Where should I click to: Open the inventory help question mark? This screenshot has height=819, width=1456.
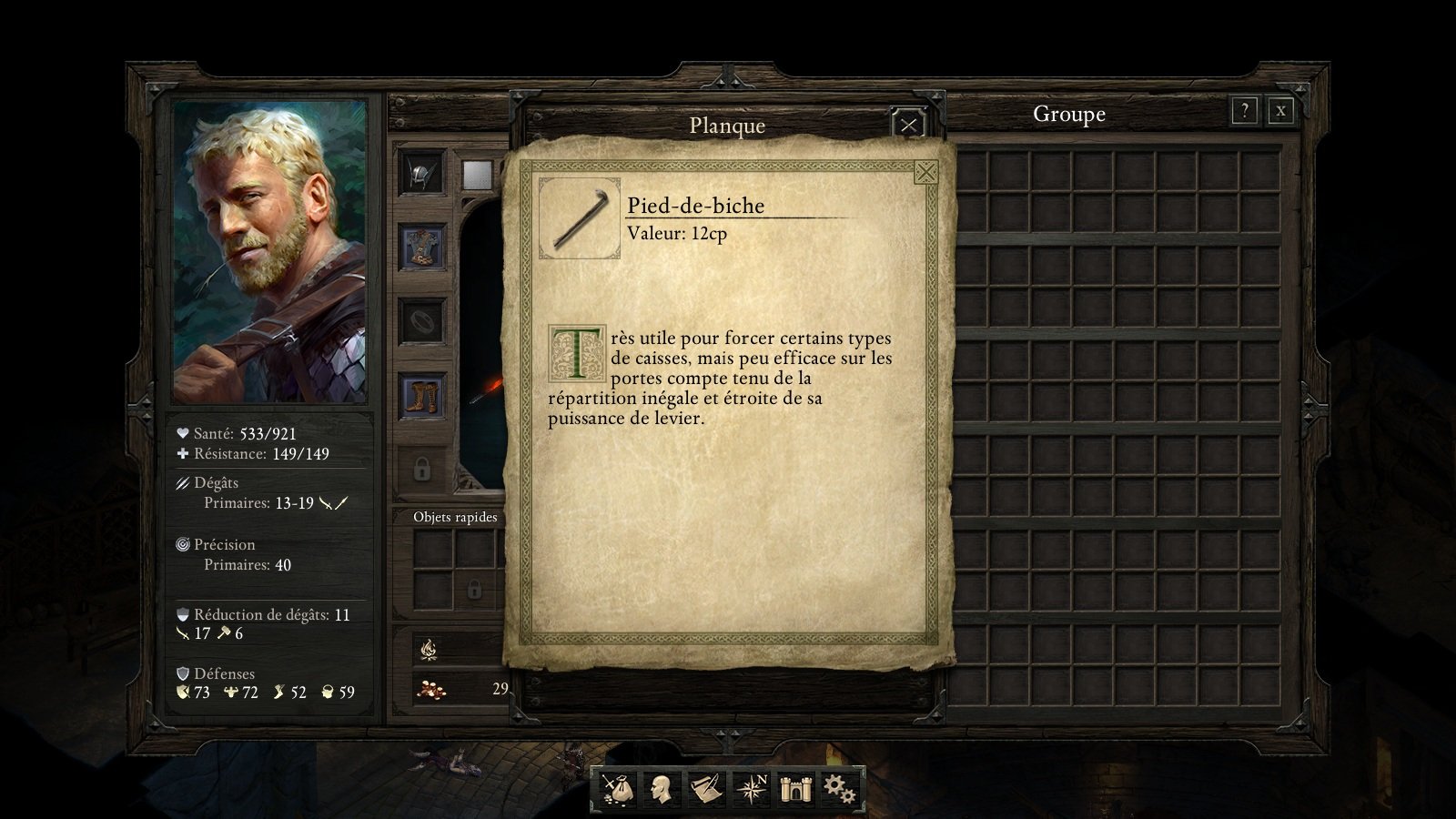coord(1244,111)
